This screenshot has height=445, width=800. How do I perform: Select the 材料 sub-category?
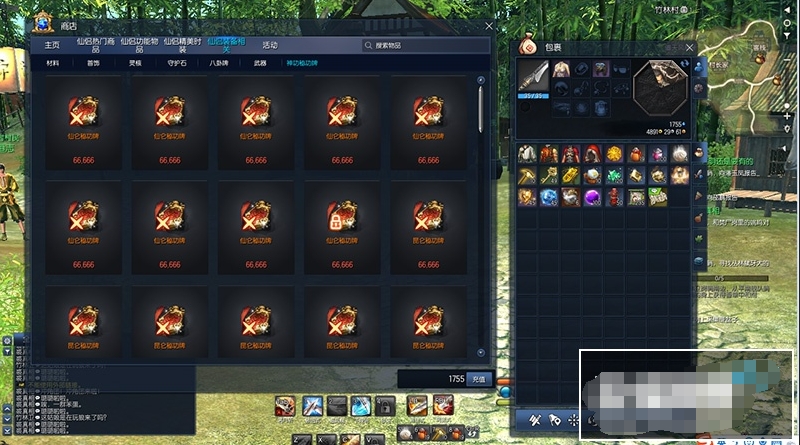53,62
